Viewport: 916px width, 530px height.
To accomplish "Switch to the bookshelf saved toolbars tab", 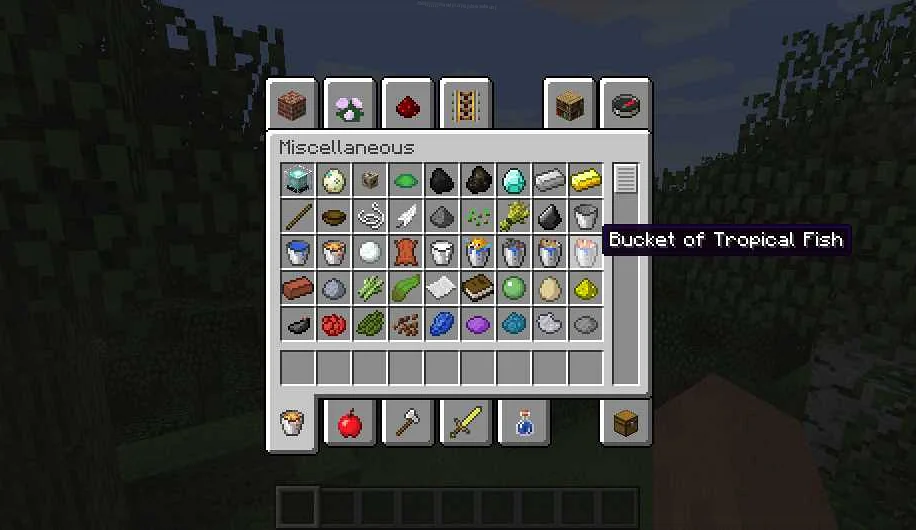I will [570, 106].
